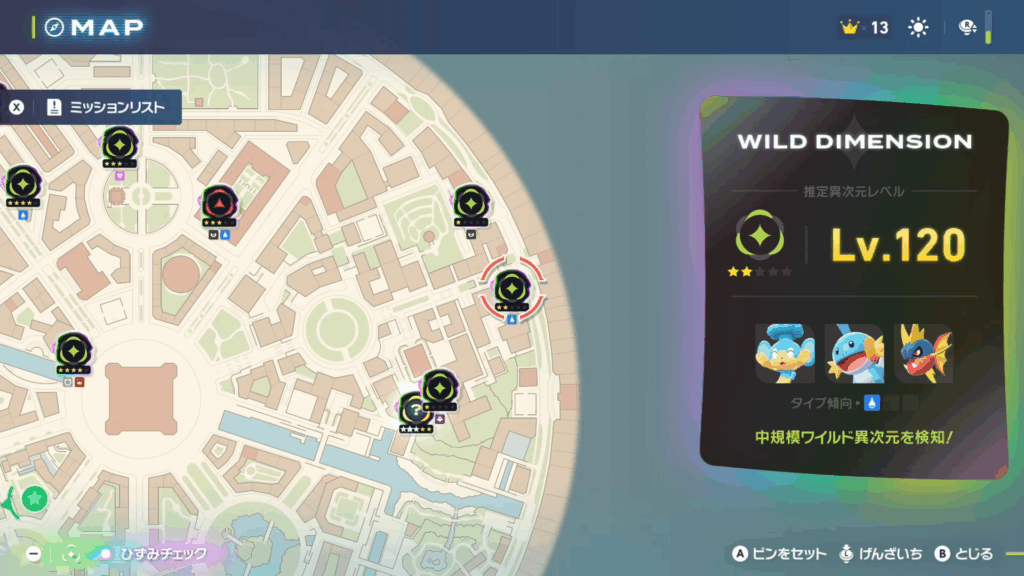
Task: Close the map with とじる
Action: [964, 553]
